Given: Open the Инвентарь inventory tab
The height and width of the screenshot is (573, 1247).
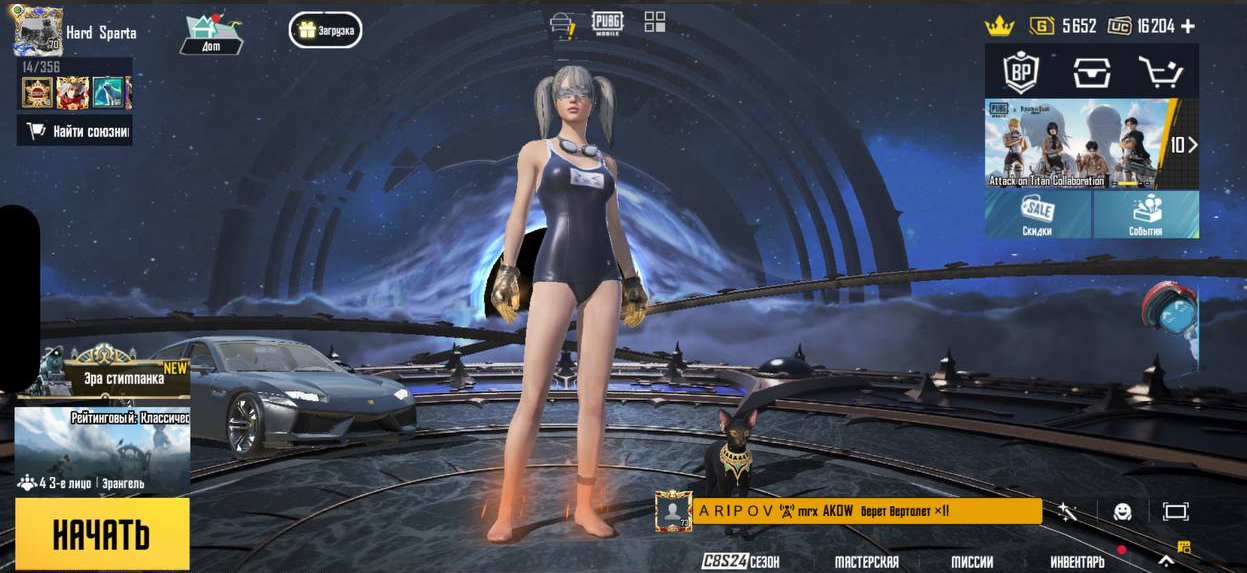Looking at the screenshot, I should pos(1077,561).
